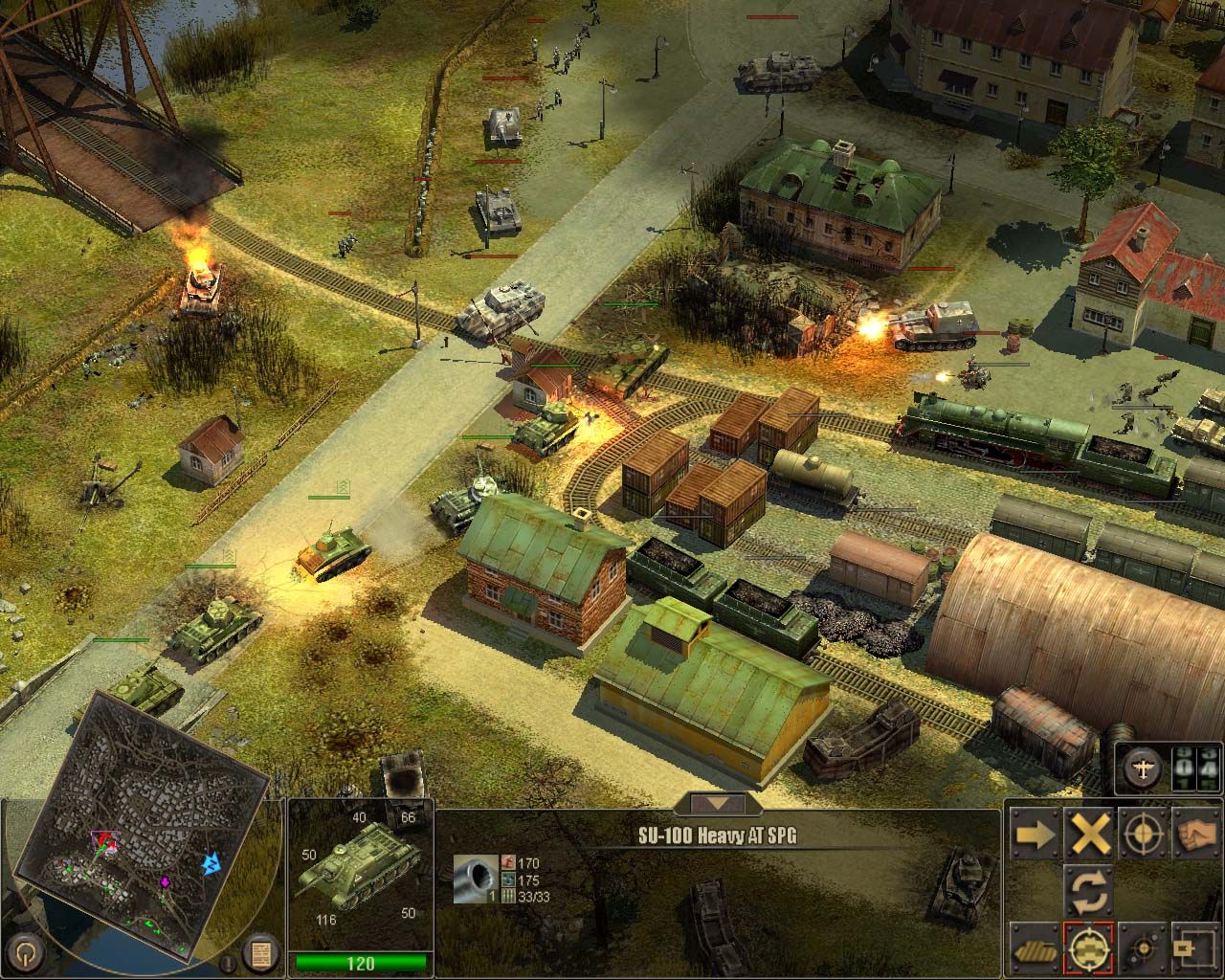
Task: Open the mission objectives document button
Action: [259, 953]
